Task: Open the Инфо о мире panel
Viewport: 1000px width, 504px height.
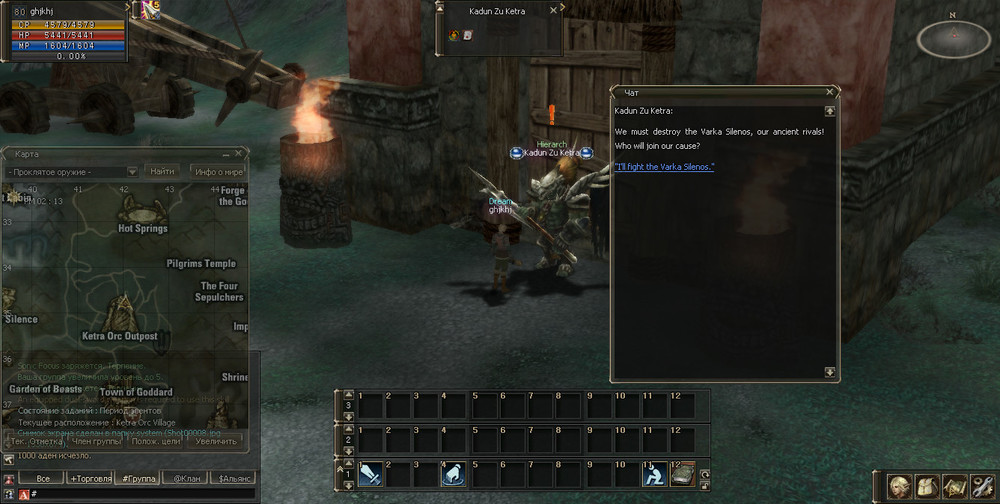Action: point(217,172)
